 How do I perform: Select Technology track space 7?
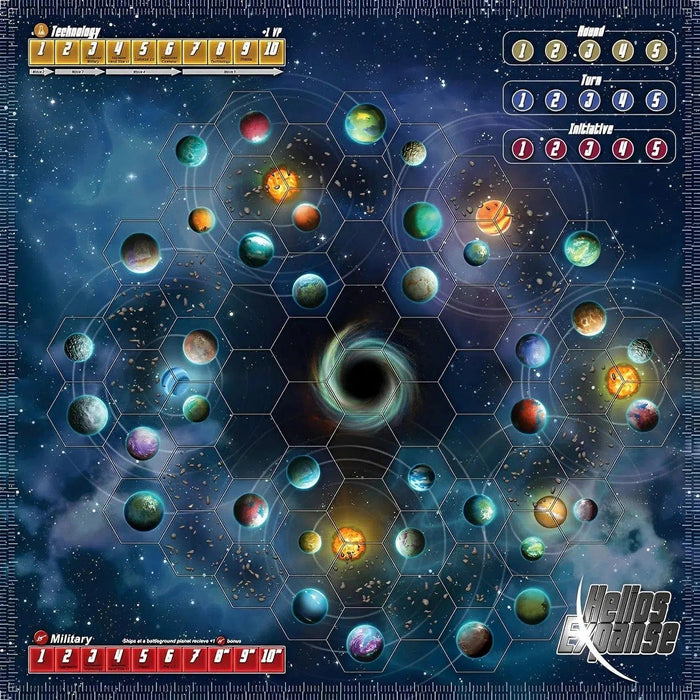coord(193,50)
